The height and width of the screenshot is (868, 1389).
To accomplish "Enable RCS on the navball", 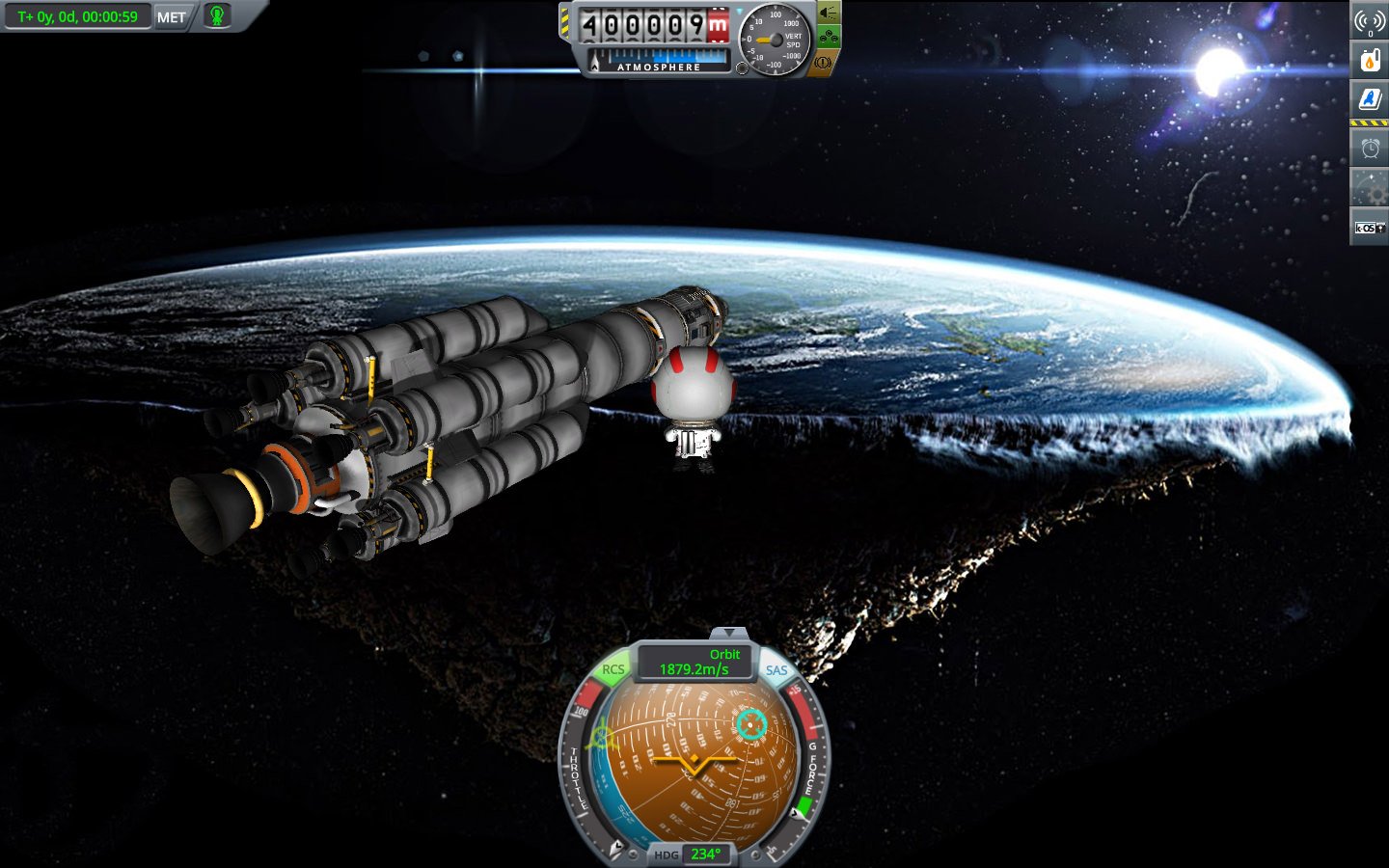I will point(613,668).
